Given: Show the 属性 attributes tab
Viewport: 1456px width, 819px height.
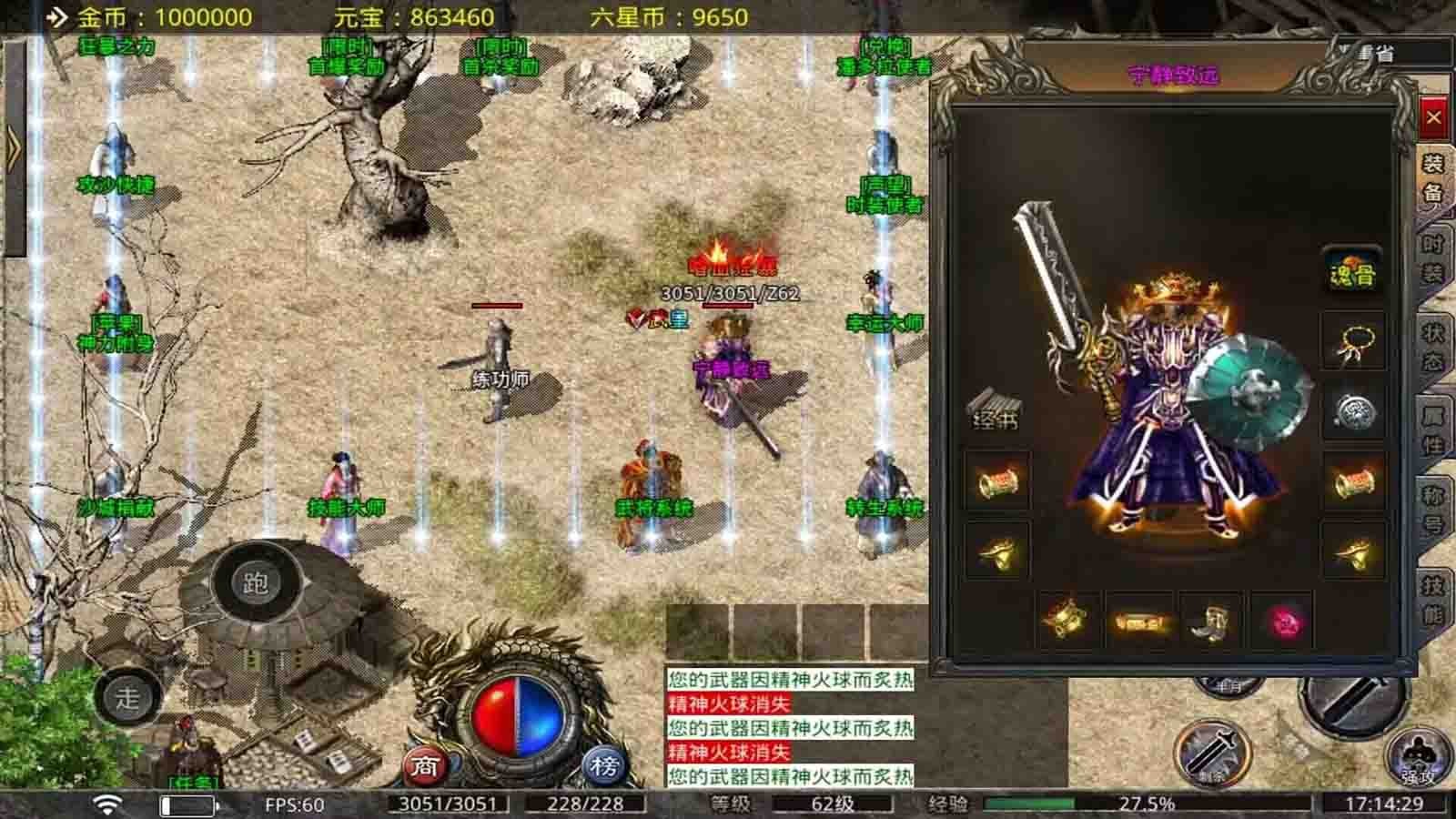Looking at the screenshot, I should click(1433, 429).
